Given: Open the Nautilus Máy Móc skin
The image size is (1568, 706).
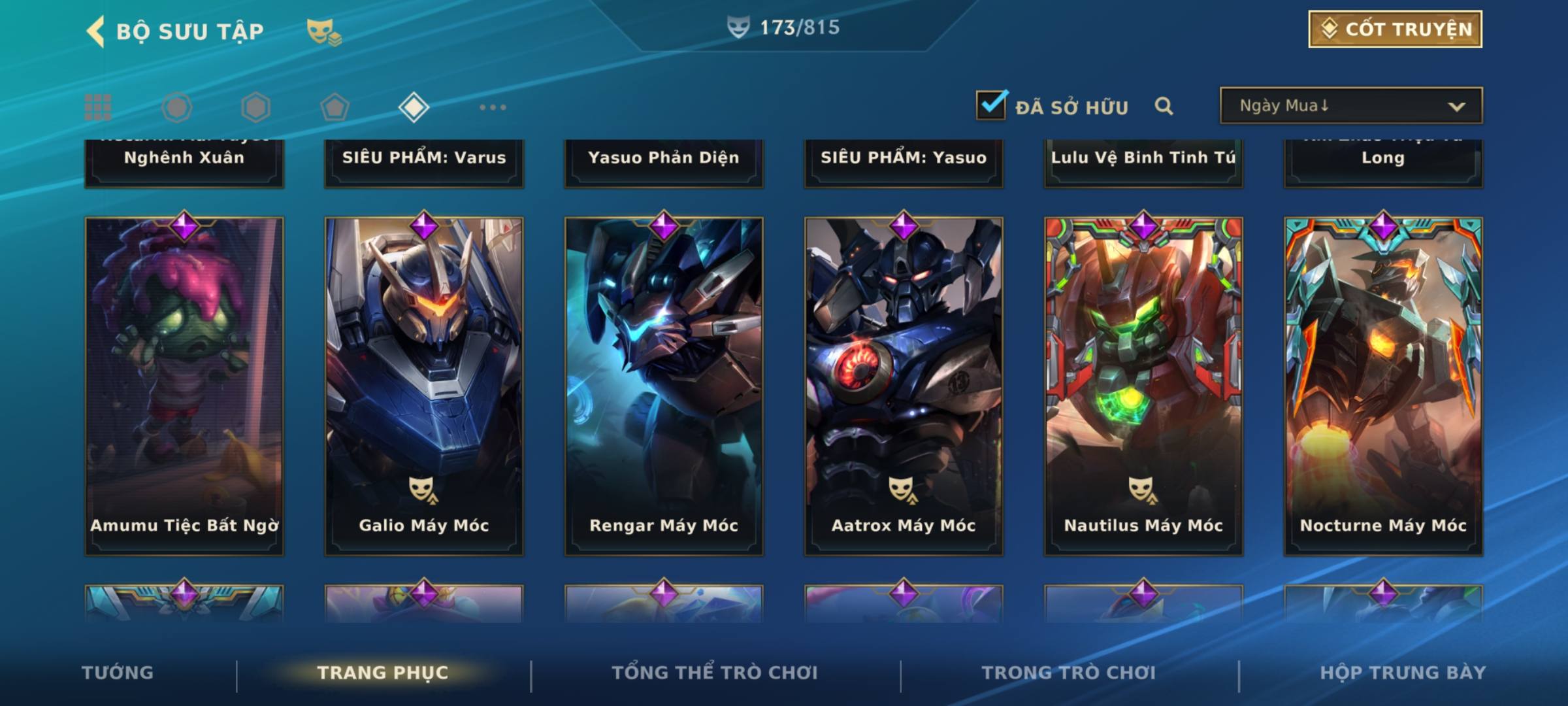Looking at the screenshot, I should (1143, 386).
